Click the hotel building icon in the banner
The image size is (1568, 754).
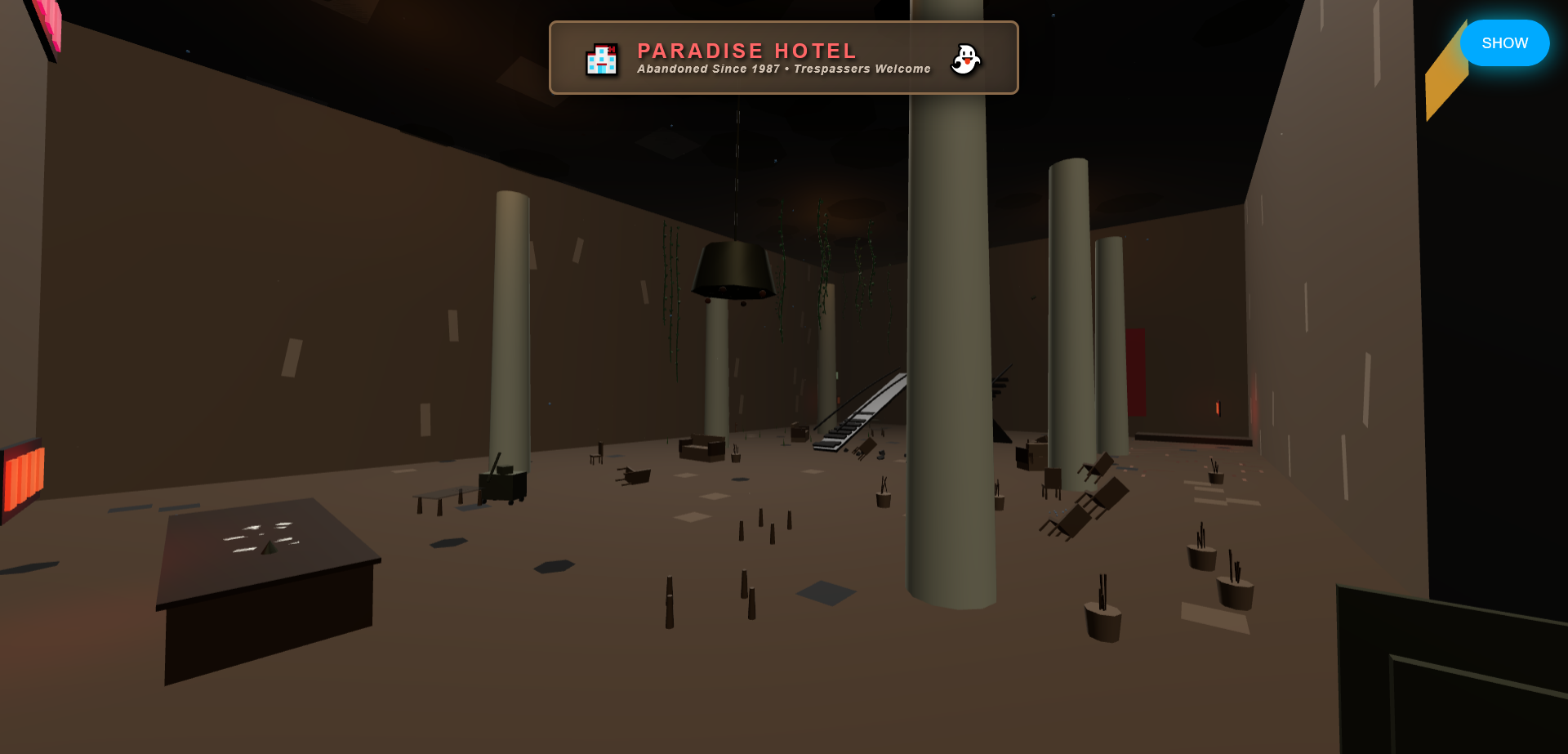[x=602, y=58]
